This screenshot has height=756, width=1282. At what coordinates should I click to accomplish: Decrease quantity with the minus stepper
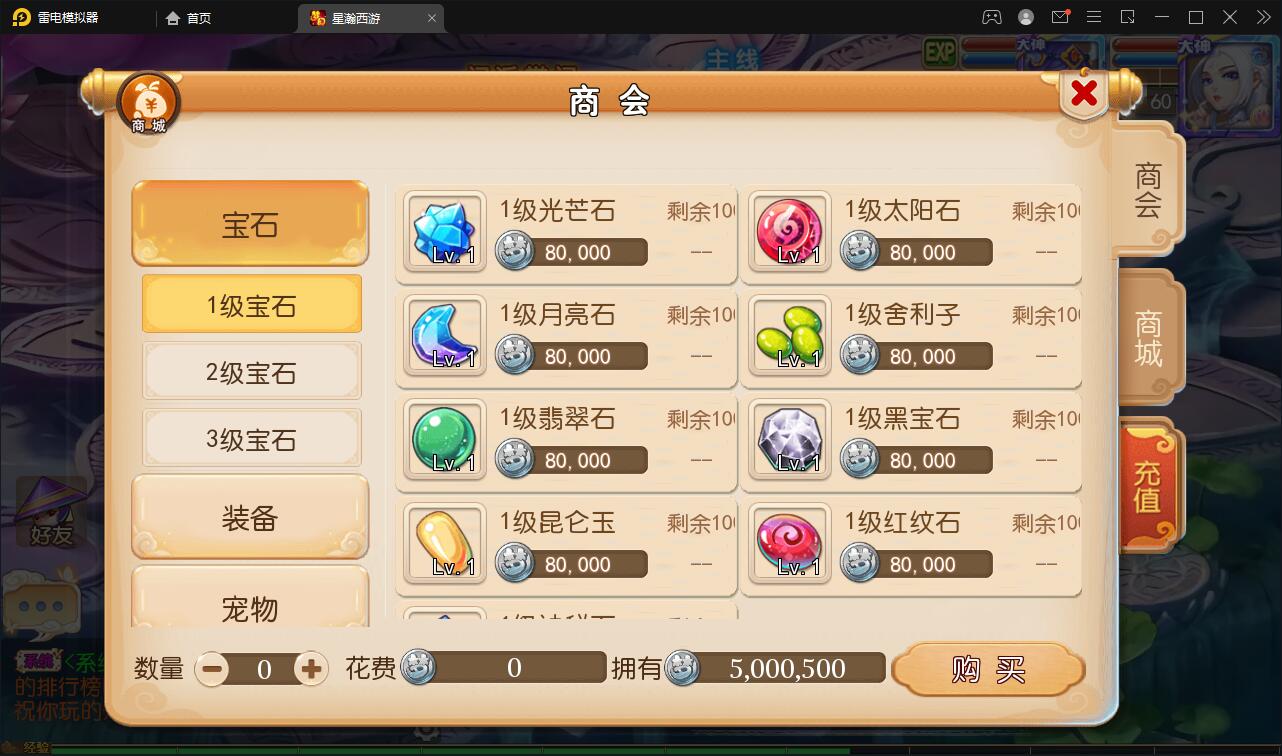(211, 668)
